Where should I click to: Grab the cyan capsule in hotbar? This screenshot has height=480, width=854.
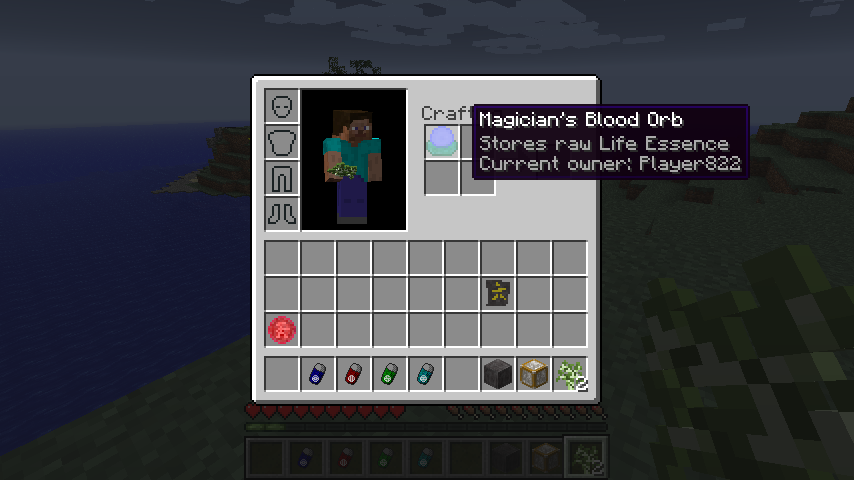[x=426, y=374]
